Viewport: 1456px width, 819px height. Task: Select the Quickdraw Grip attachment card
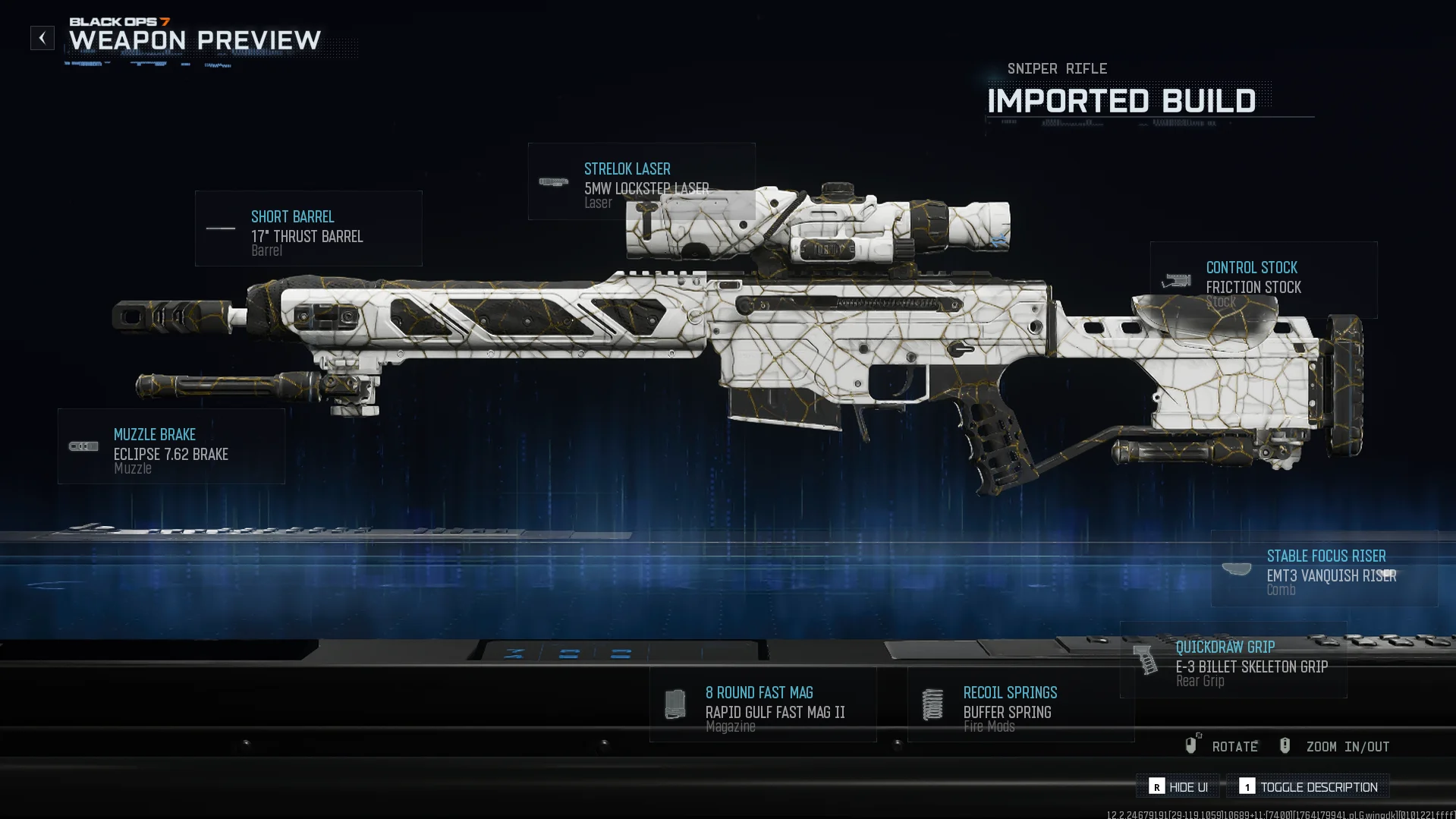(1233, 660)
